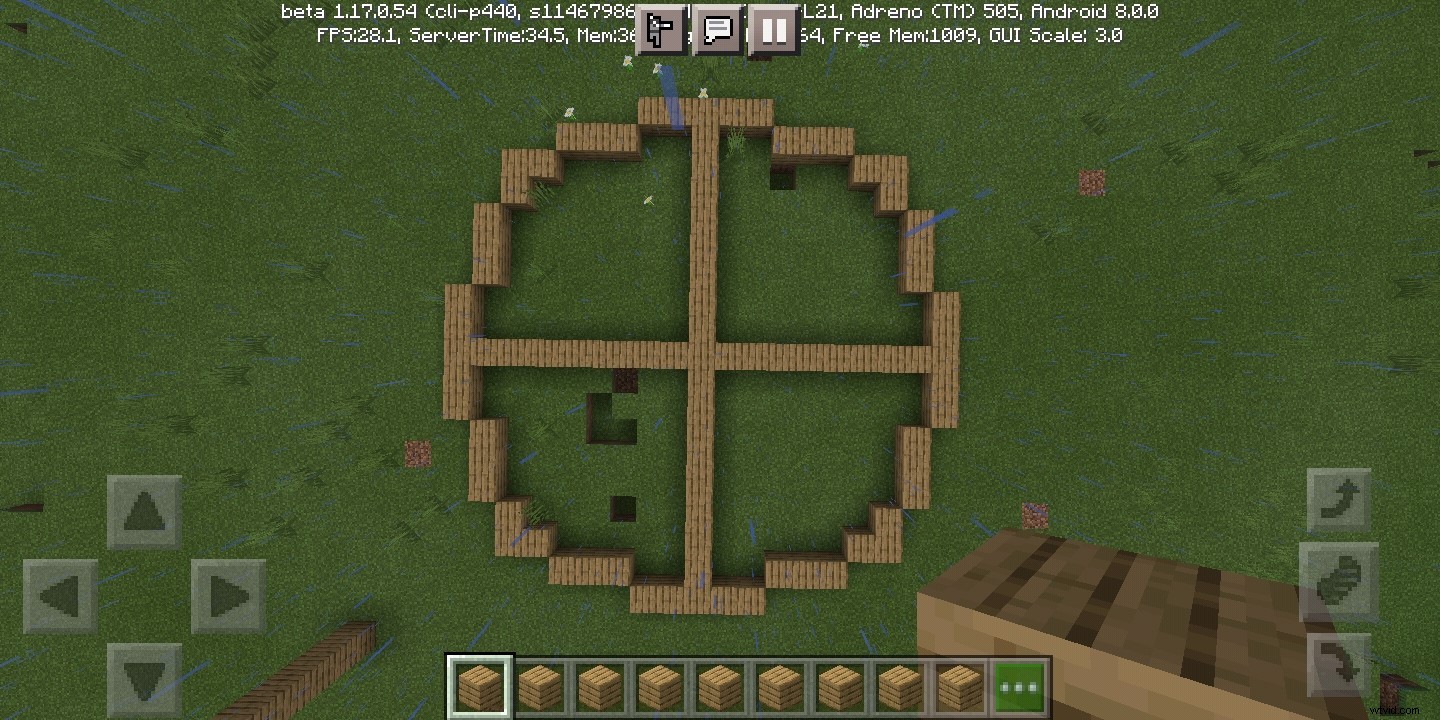Tap the interaction tool icon at the top
The width and height of the screenshot is (1440, 720).
pos(660,30)
